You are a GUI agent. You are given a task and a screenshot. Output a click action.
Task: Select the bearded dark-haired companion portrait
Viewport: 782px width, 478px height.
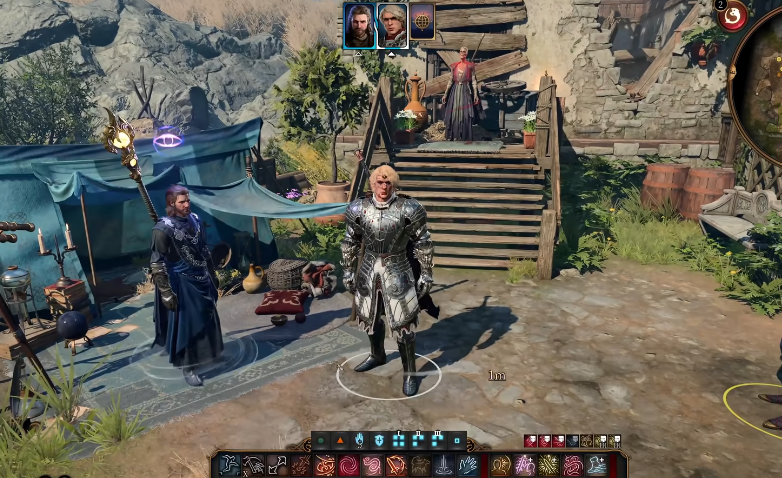360,26
